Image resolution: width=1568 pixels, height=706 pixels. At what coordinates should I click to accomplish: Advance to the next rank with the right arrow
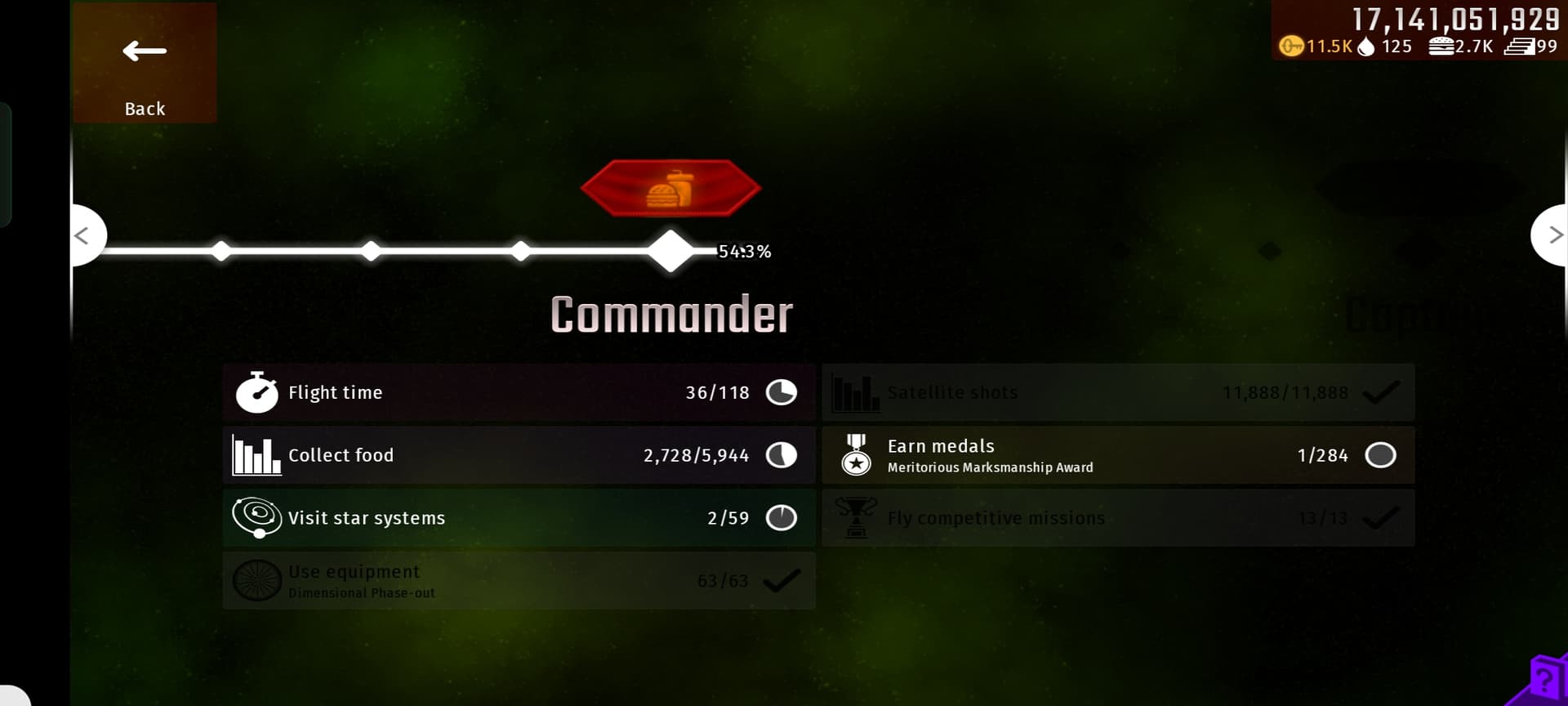point(1552,235)
